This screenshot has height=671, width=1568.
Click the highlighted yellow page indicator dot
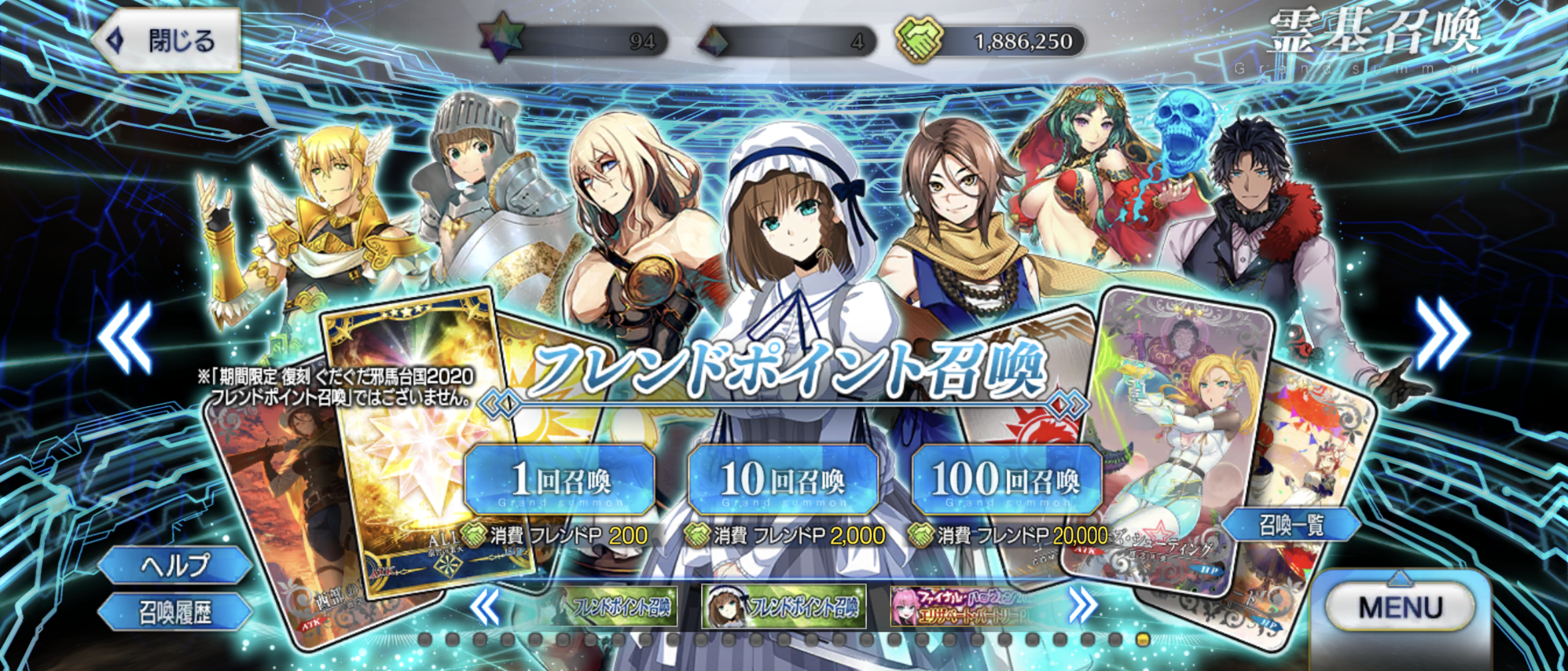(1142, 640)
